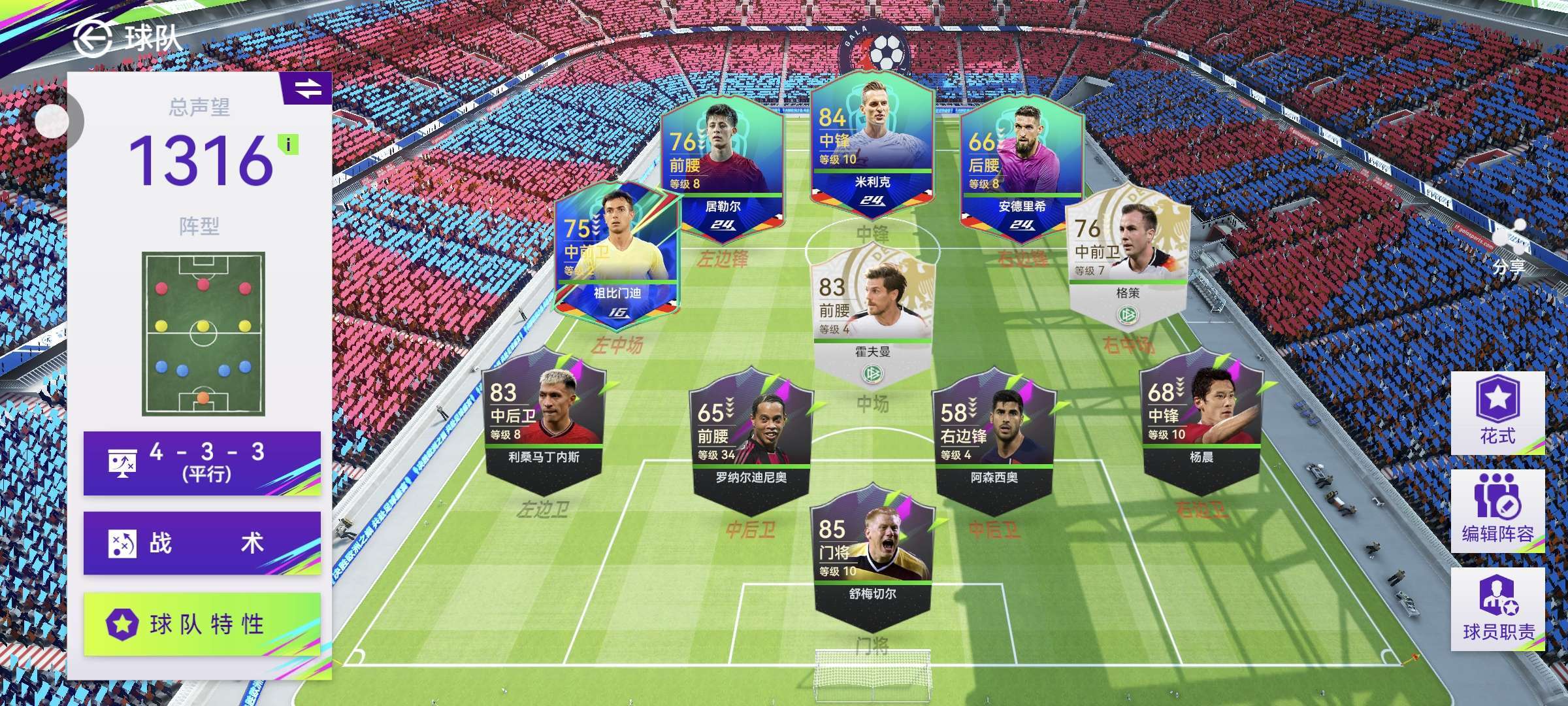Share the squad via 分享
The width and height of the screenshot is (1568, 706).
click(1509, 248)
